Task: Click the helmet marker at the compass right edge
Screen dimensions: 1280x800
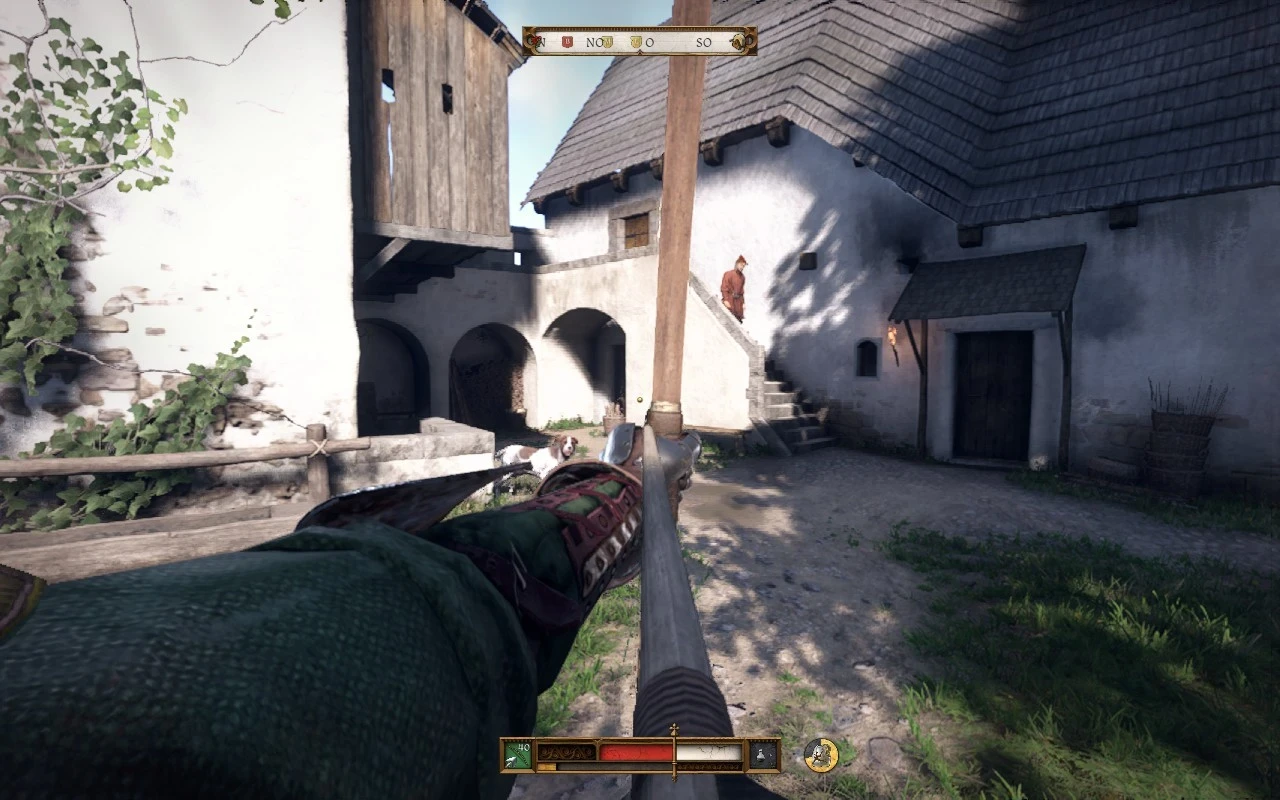Action: [x=738, y=43]
